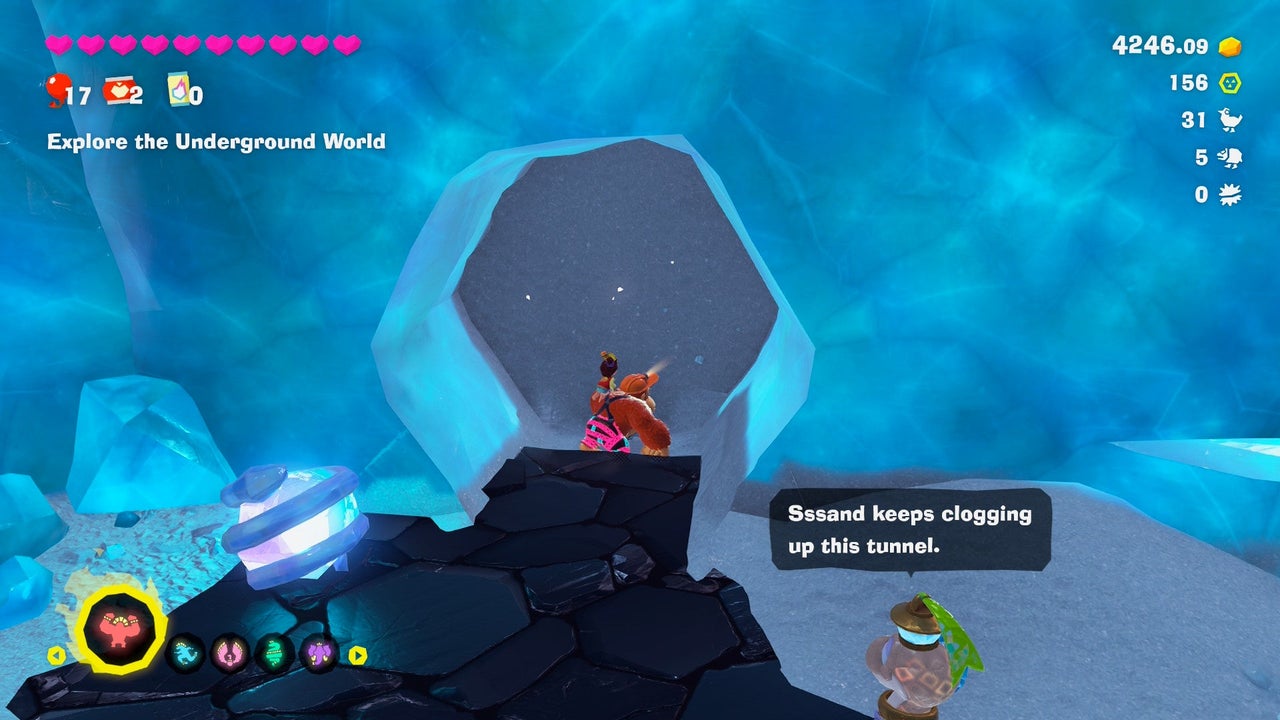Use the red heart juice can item
This screenshot has height=720, width=1280.
pos(118,91)
